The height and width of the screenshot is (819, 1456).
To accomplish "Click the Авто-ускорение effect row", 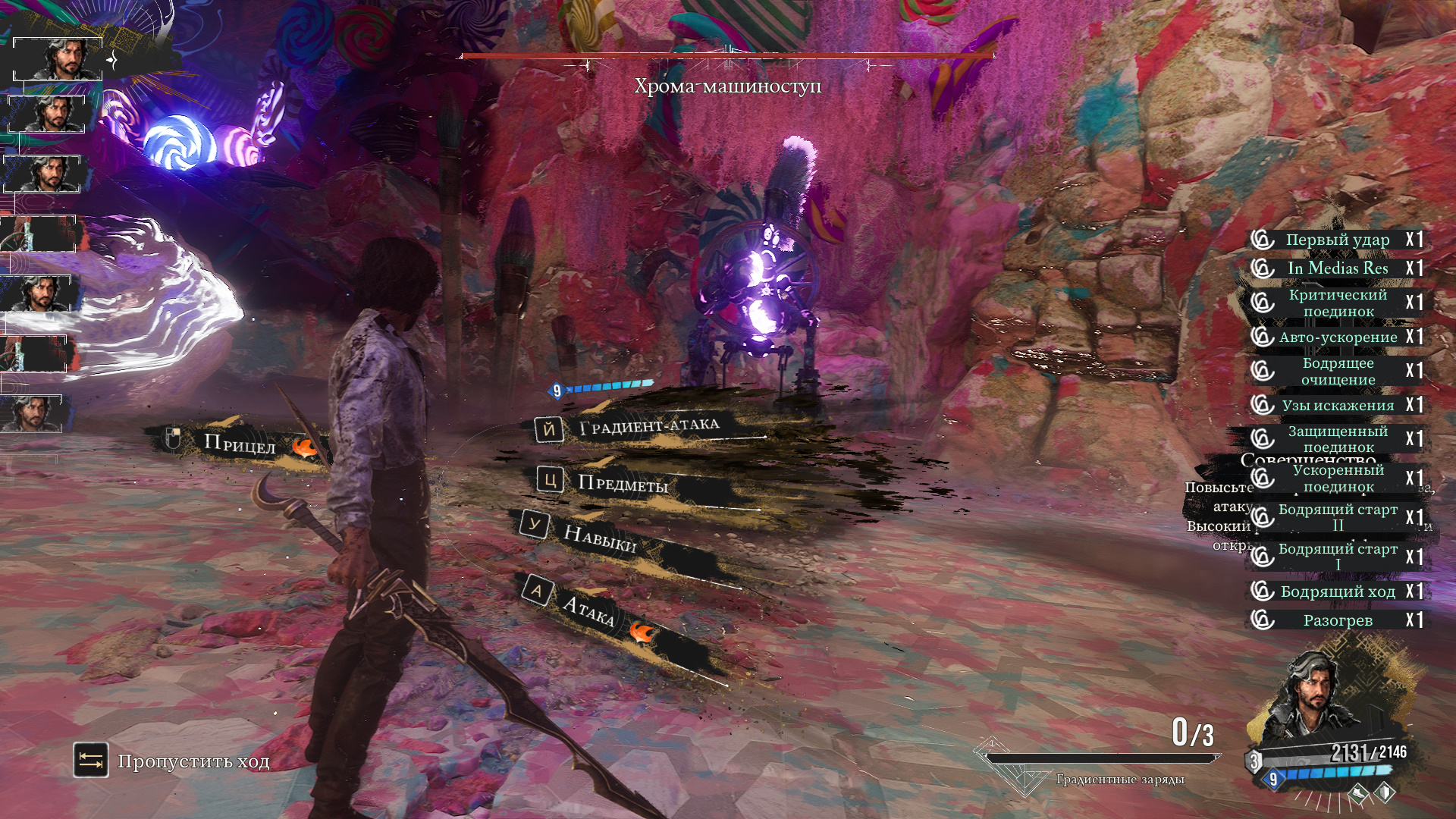I will pyautogui.click(x=1337, y=337).
